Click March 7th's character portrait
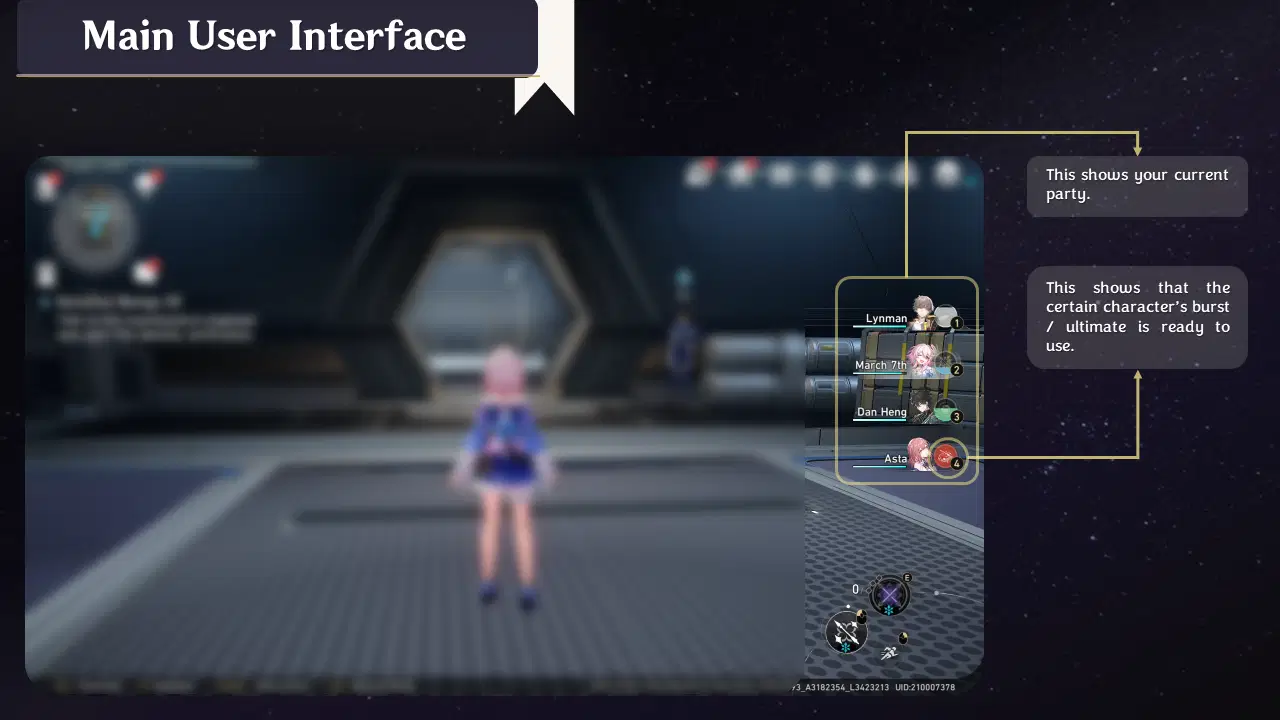 coord(923,362)
